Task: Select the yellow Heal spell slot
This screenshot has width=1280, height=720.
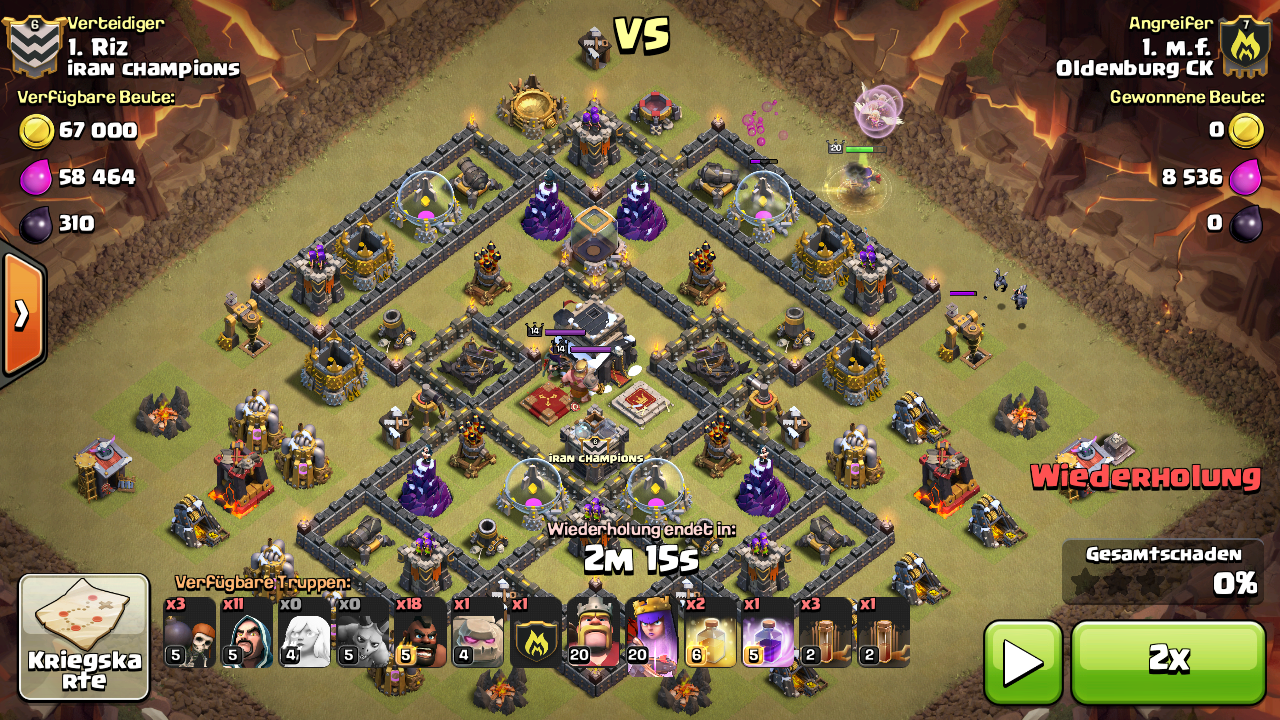Action: 710,633
